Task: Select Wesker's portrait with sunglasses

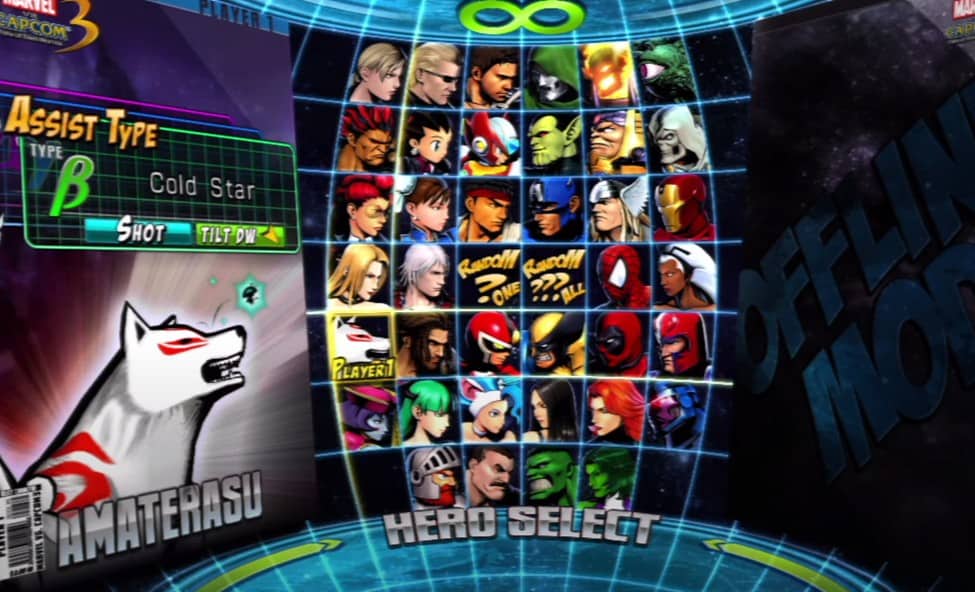Action: tap(433, 73)
